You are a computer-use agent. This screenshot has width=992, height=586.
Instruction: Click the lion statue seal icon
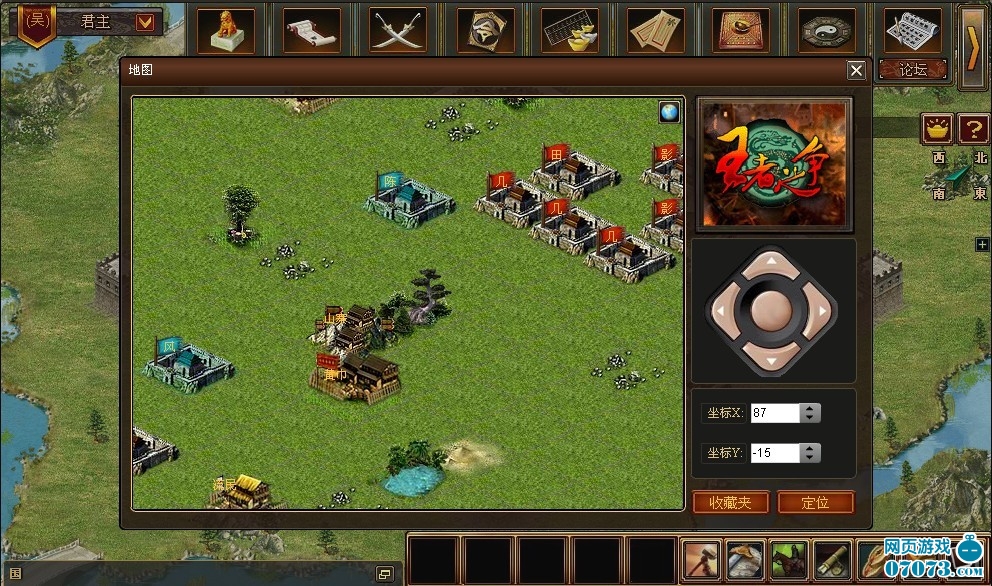click(x=225, y=30)
